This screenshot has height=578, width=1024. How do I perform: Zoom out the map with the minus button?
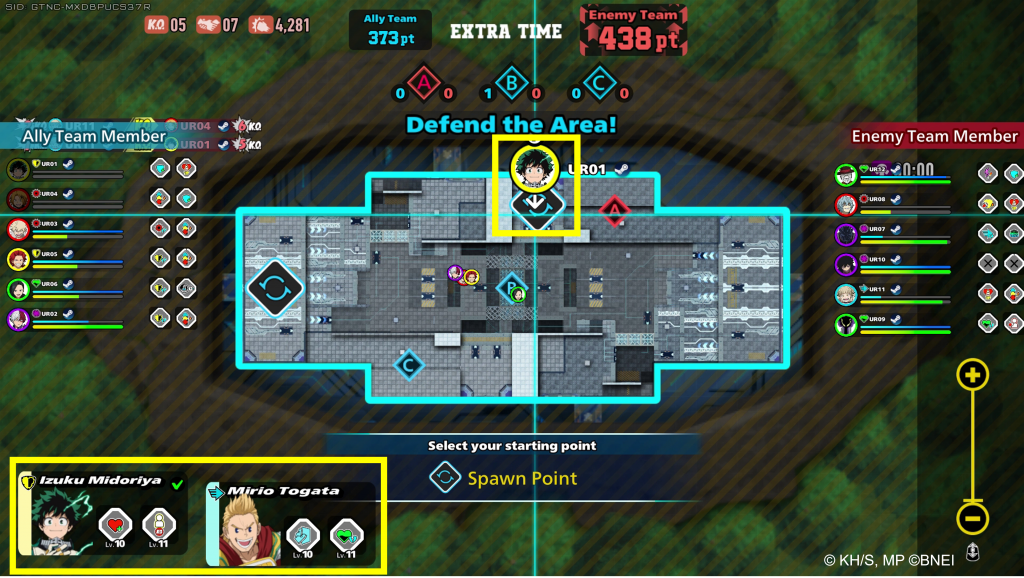pyautogui.click(x=973, y=518)
